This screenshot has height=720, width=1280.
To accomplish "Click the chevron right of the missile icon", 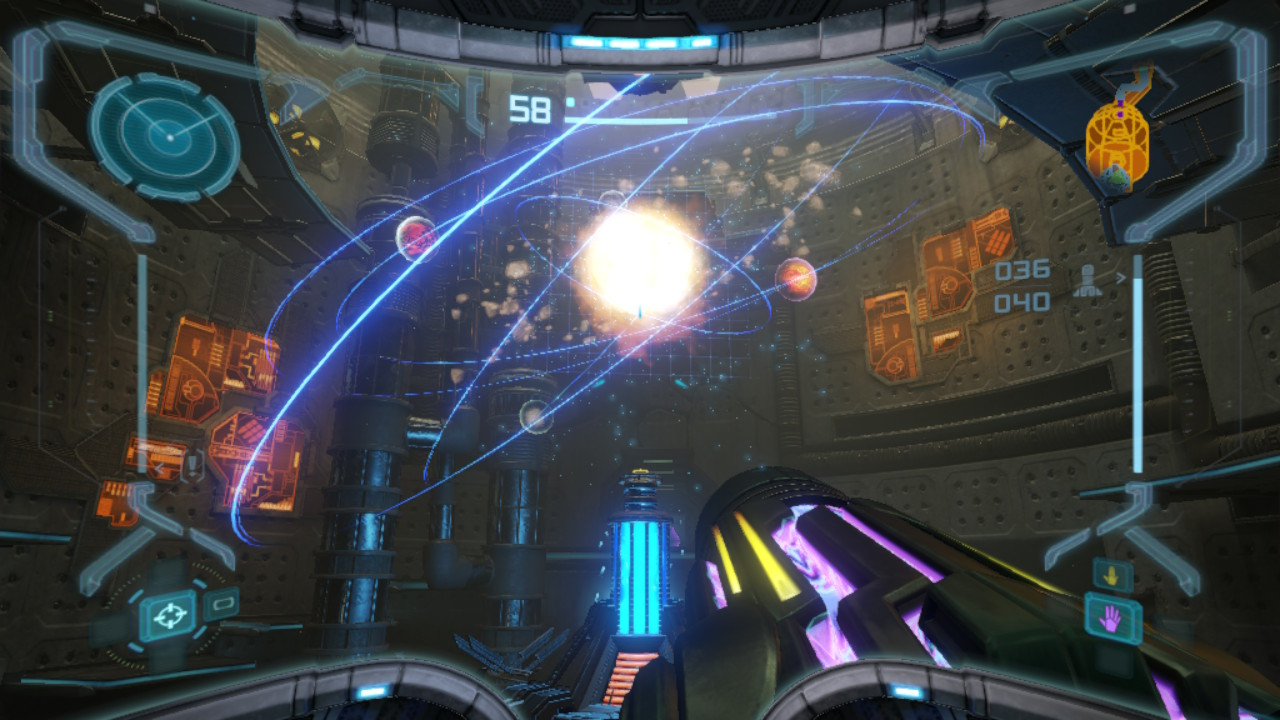I will 1120,279.
